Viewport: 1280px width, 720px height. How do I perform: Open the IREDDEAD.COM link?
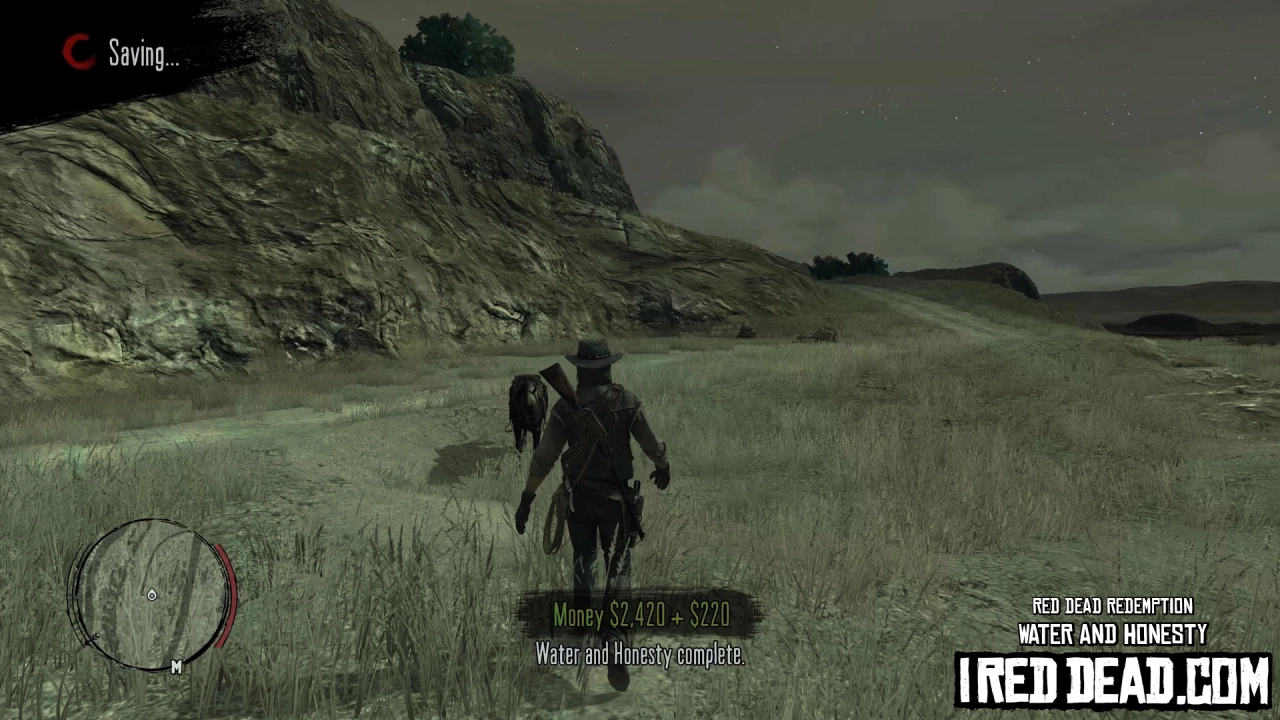(x=1117, y=677)
